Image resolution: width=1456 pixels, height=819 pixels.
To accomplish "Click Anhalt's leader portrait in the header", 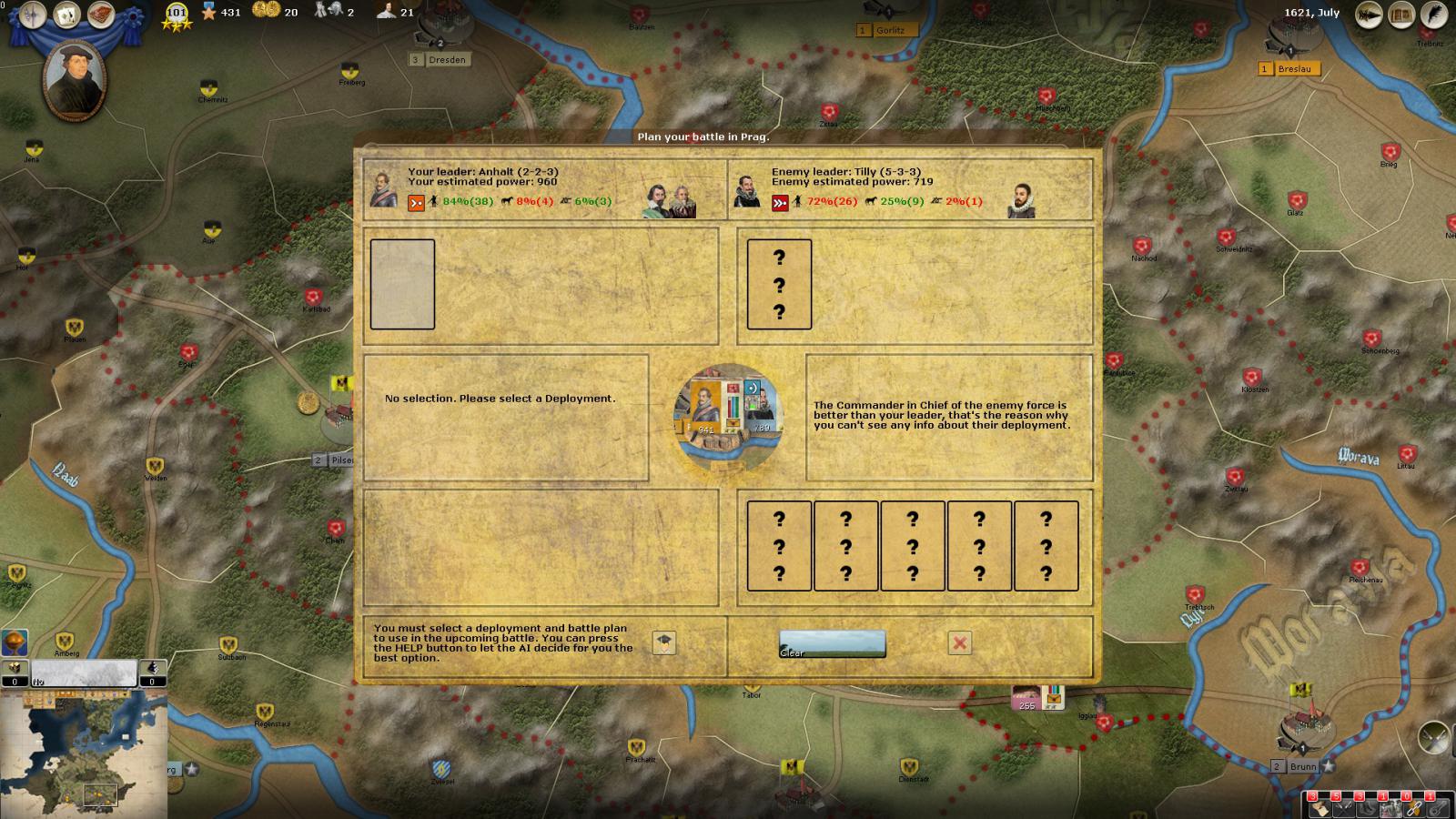I will click(384, 189).
